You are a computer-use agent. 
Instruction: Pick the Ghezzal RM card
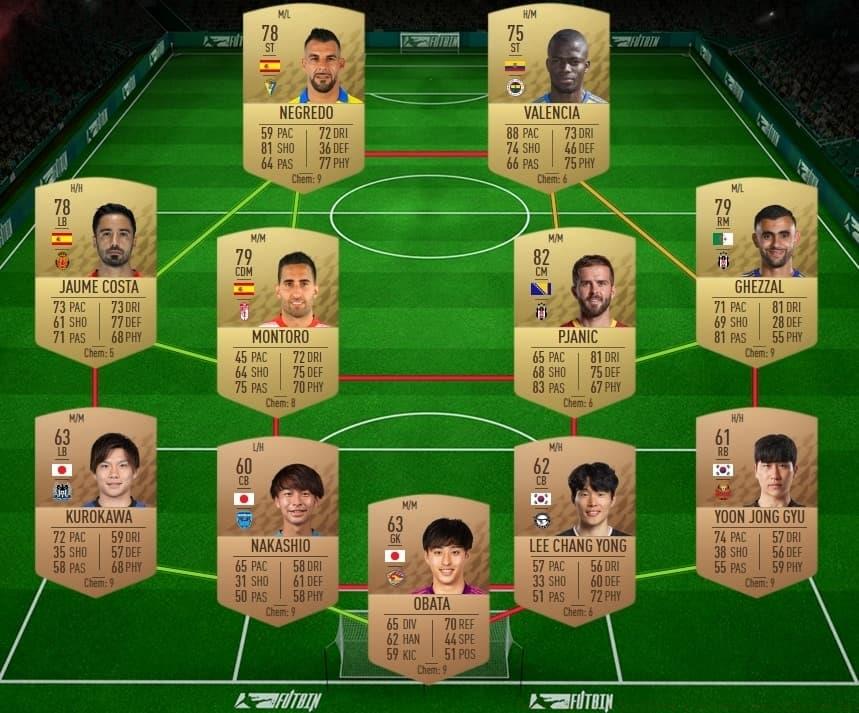click(x=756, y=270)
